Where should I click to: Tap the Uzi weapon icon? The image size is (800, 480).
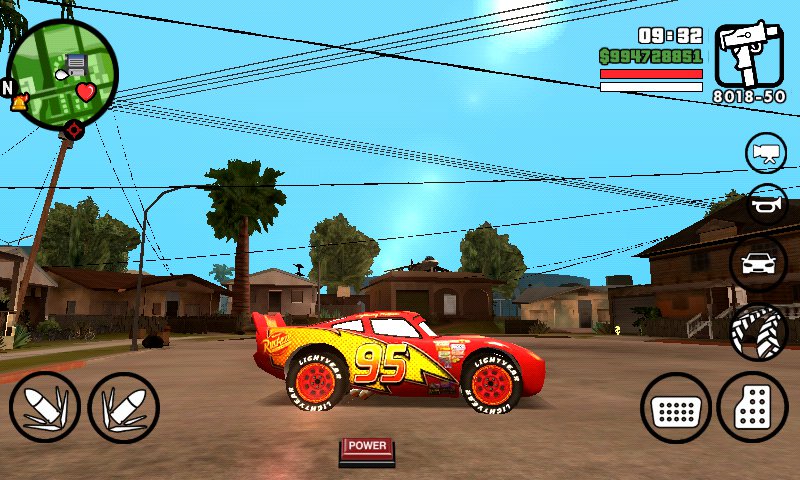pyautogui.click(x=749, y=56)
